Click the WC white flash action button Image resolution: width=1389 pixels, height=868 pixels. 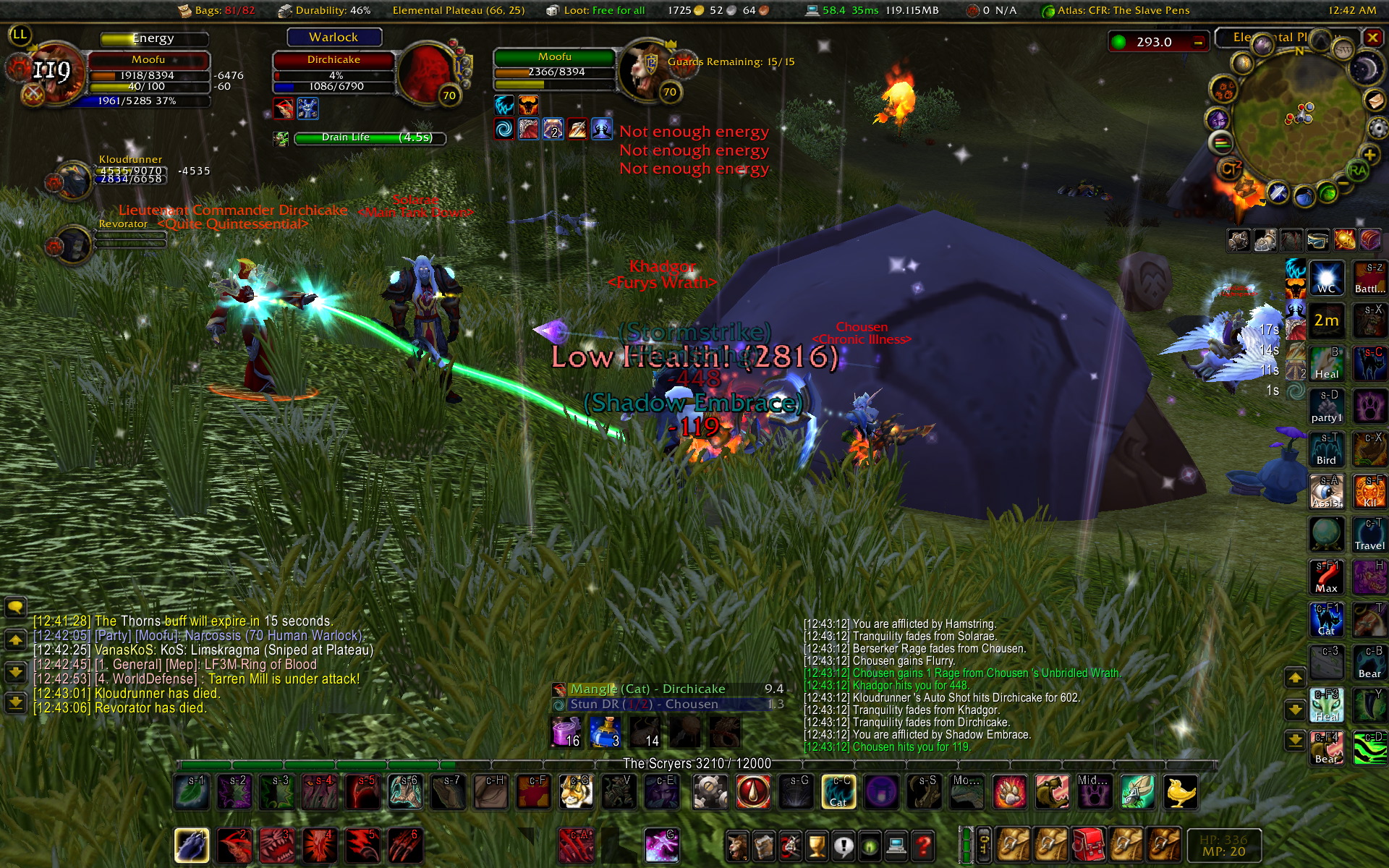click(1326, 278)
